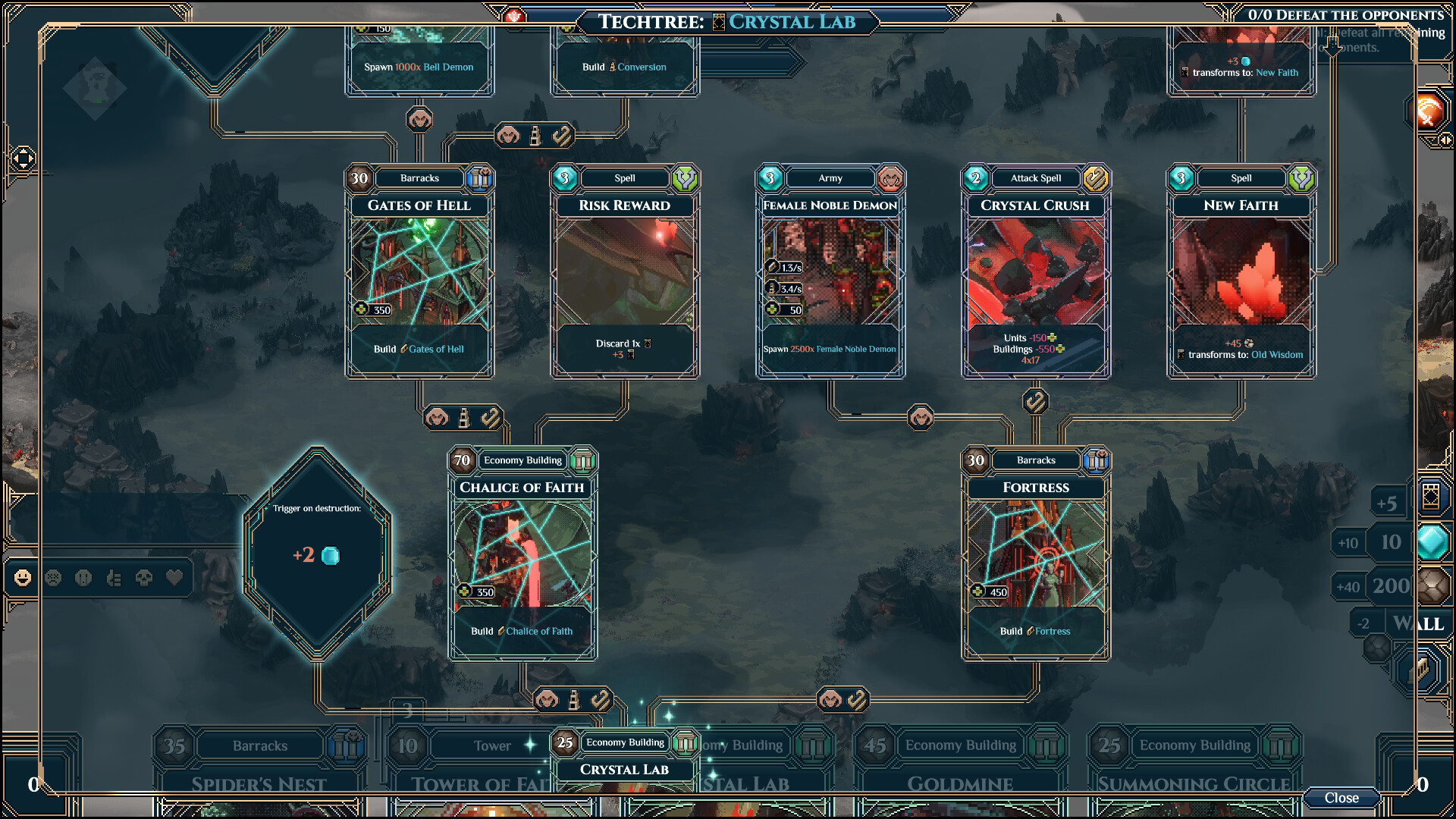Select the Crystal Crush attack spell card
The height and width of the screenshot is (819, 1456).
[x=1035, y=271]
